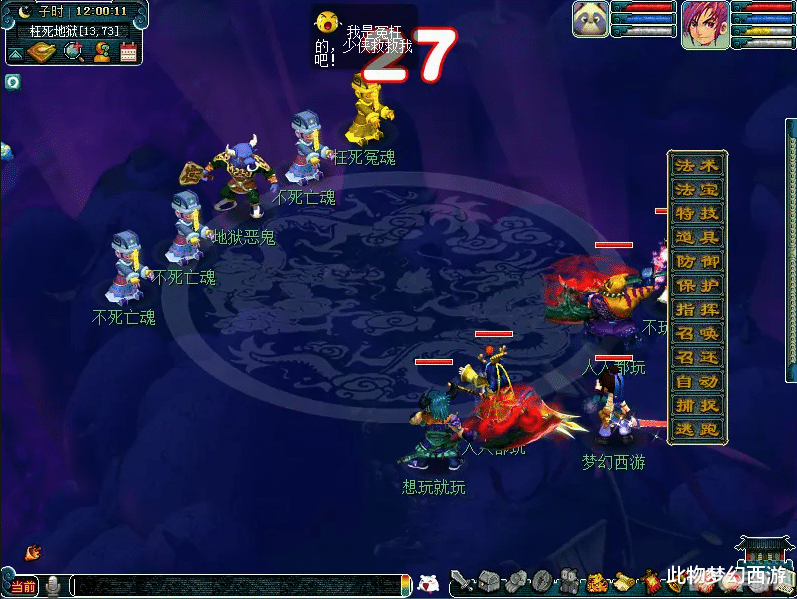Screen dimensions: 797x599
Task: Open the 特技 (Special Skill) command
Action: pos(696,214)
